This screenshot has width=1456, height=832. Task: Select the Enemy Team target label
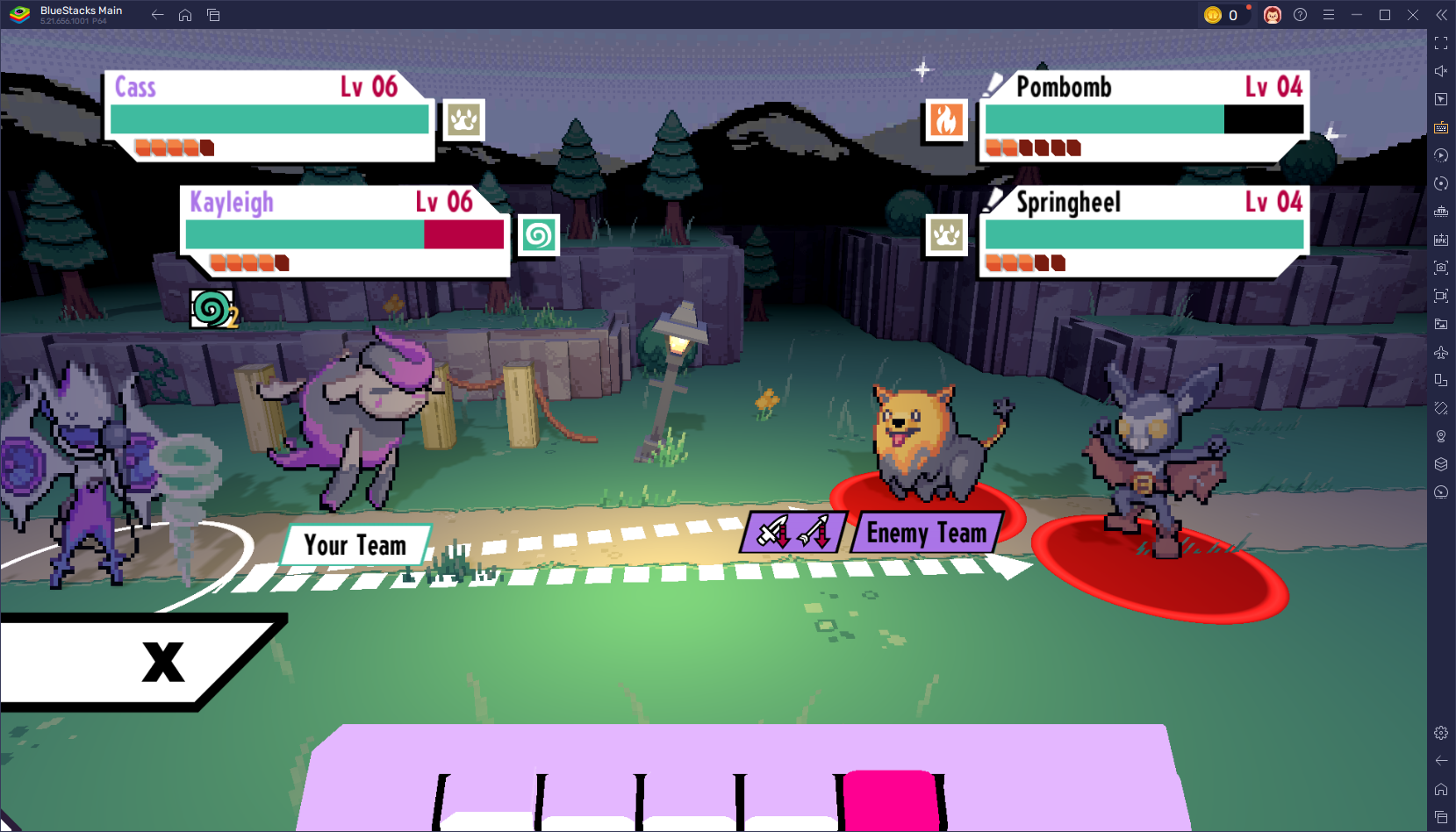[926, 533]
